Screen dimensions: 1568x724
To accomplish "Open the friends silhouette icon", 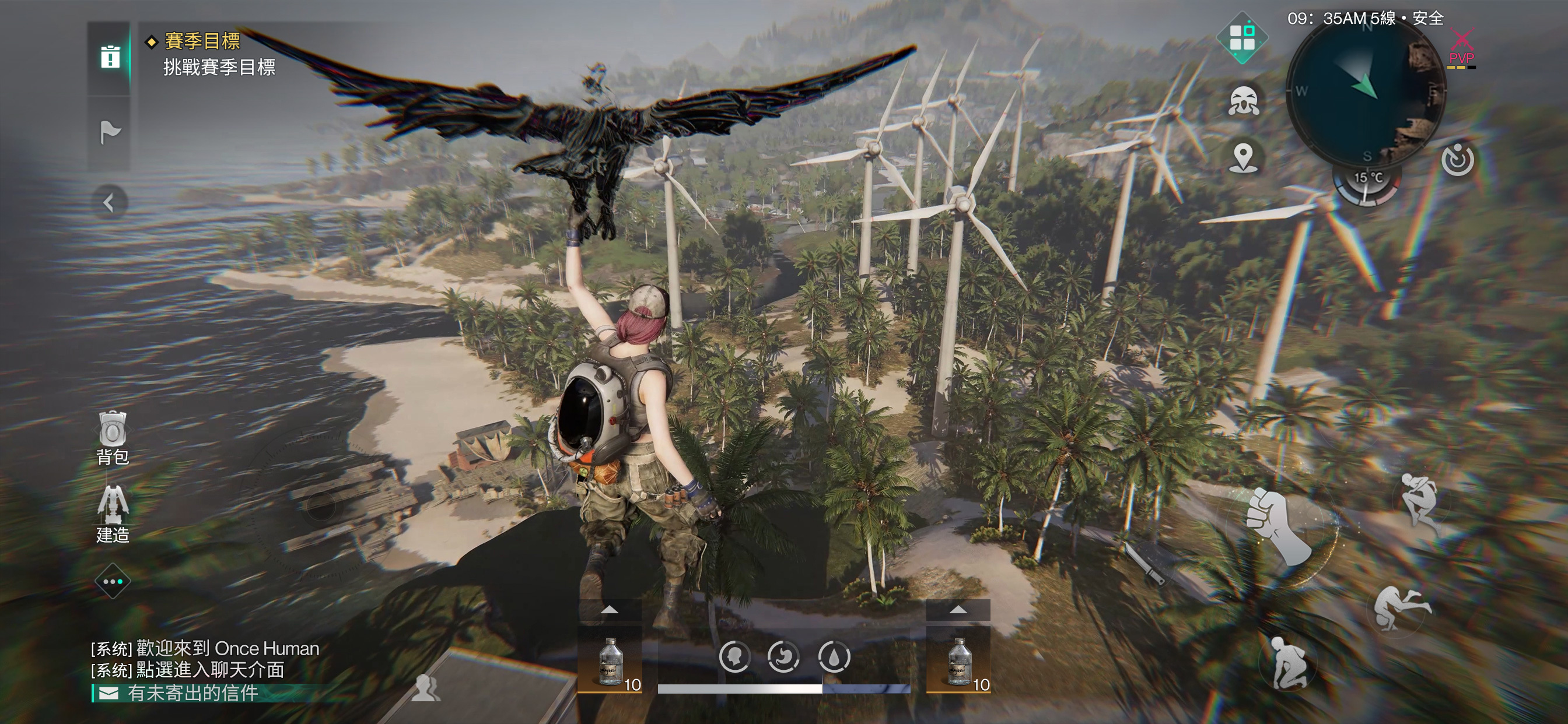I will click(425, 688).
